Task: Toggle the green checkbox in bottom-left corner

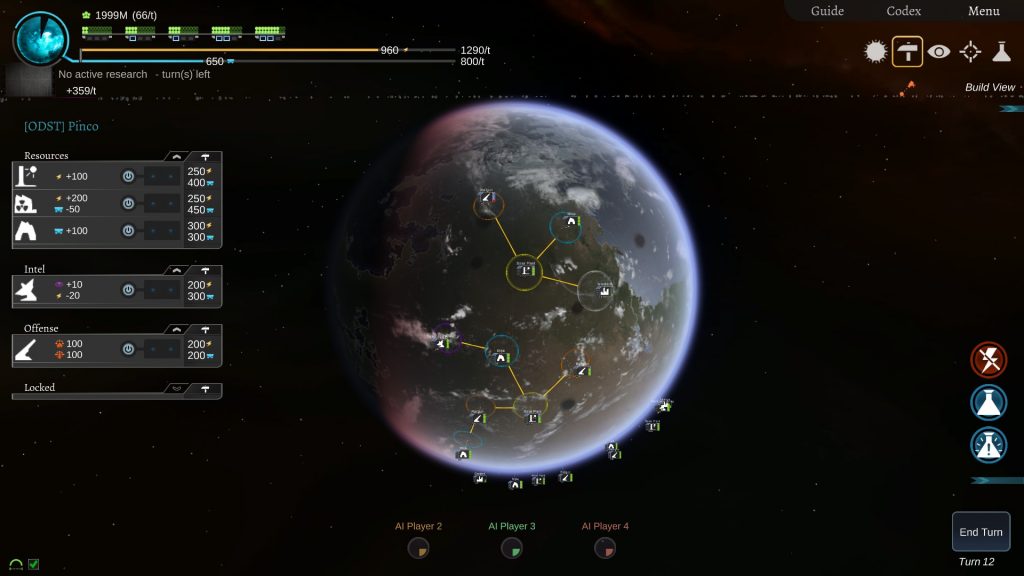Action: pos(34,564)
